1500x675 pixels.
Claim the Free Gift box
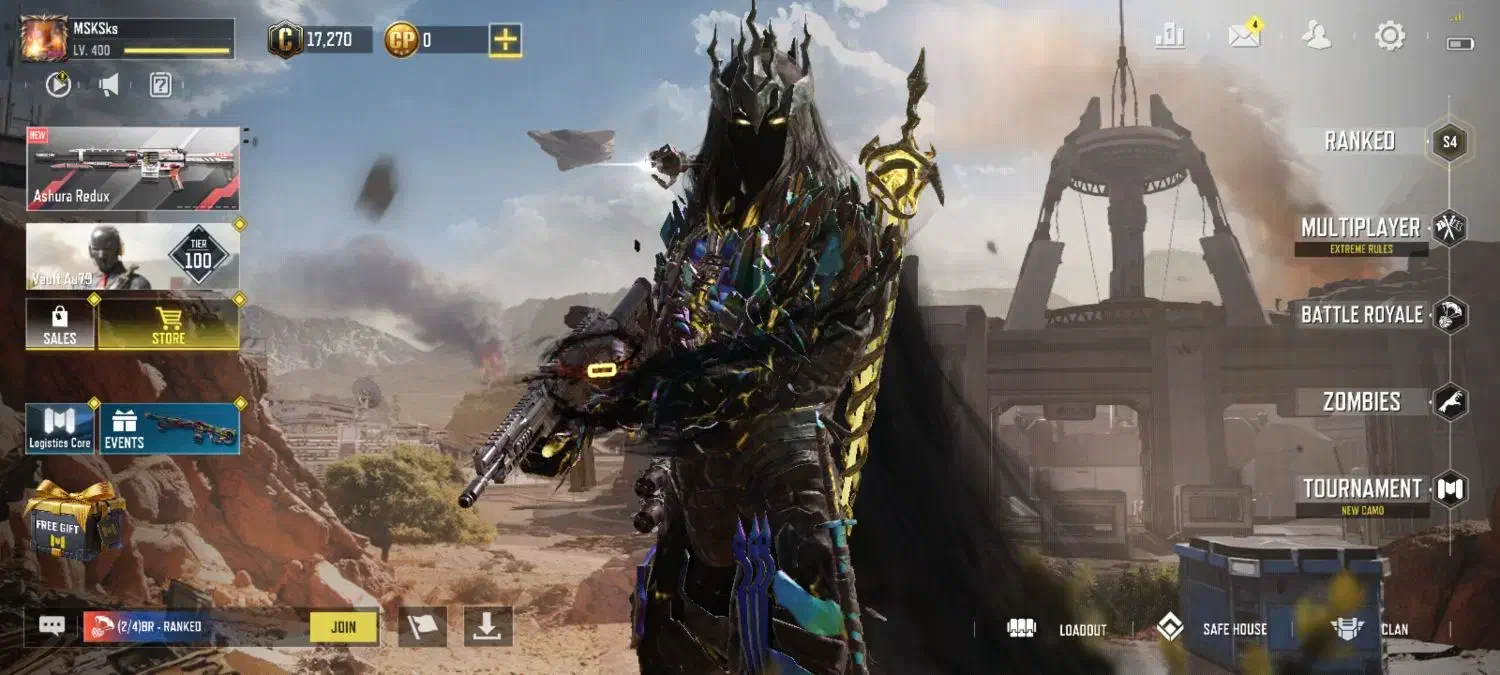[74, 520]
